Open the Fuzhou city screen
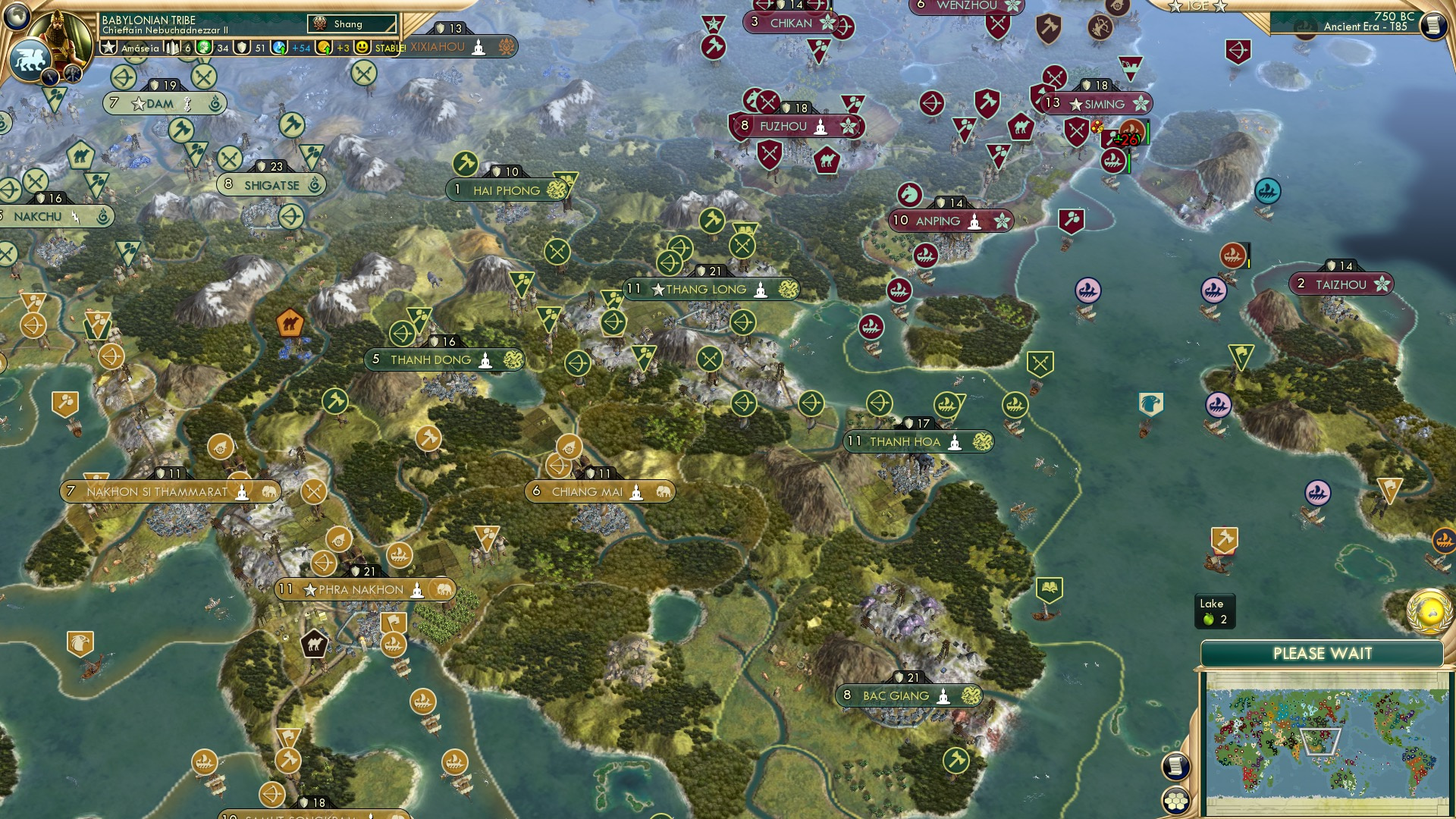This screenshot has height=819, width=1456. 785,127
